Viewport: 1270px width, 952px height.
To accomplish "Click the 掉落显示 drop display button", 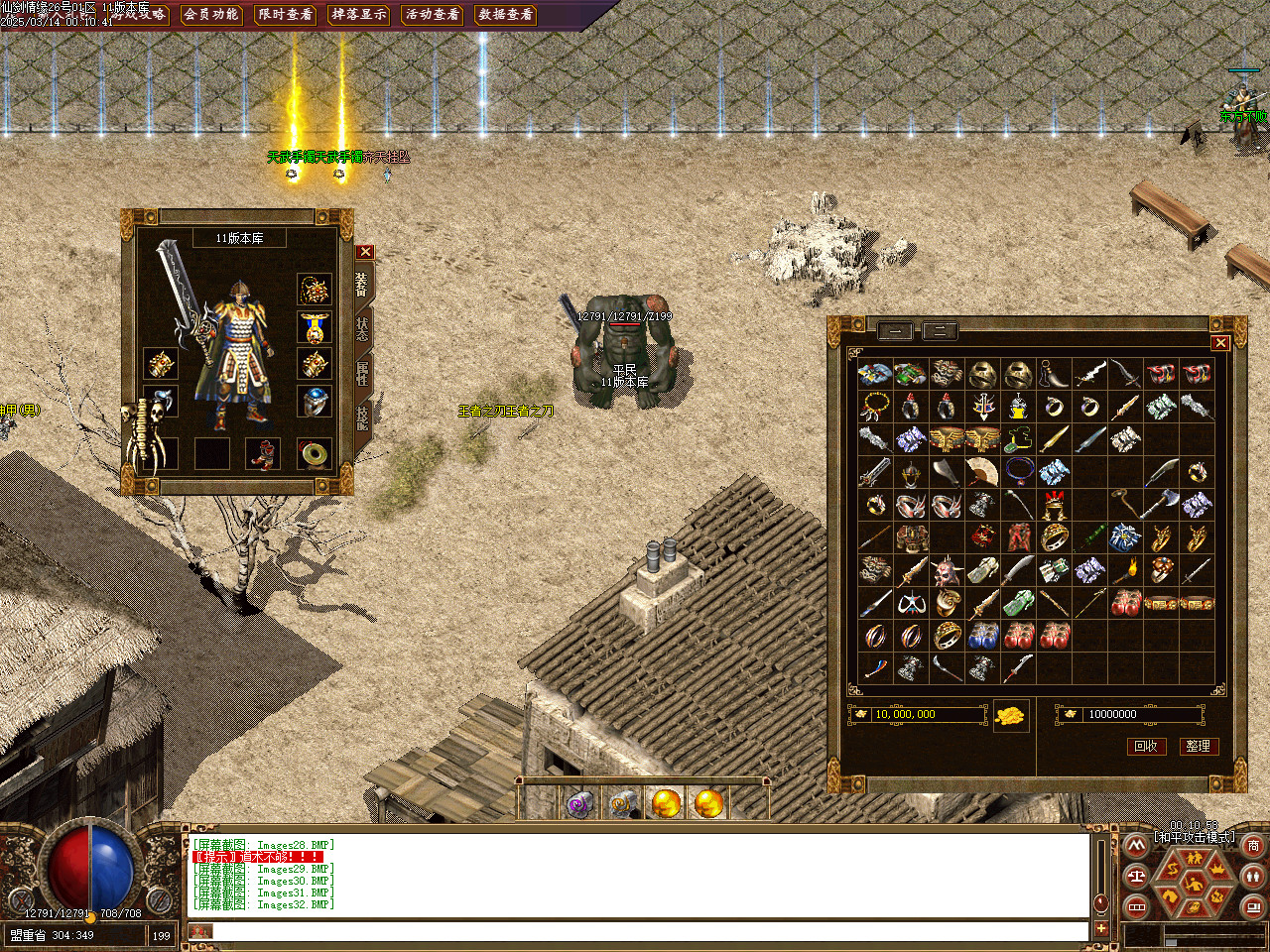I will [358, 15].
